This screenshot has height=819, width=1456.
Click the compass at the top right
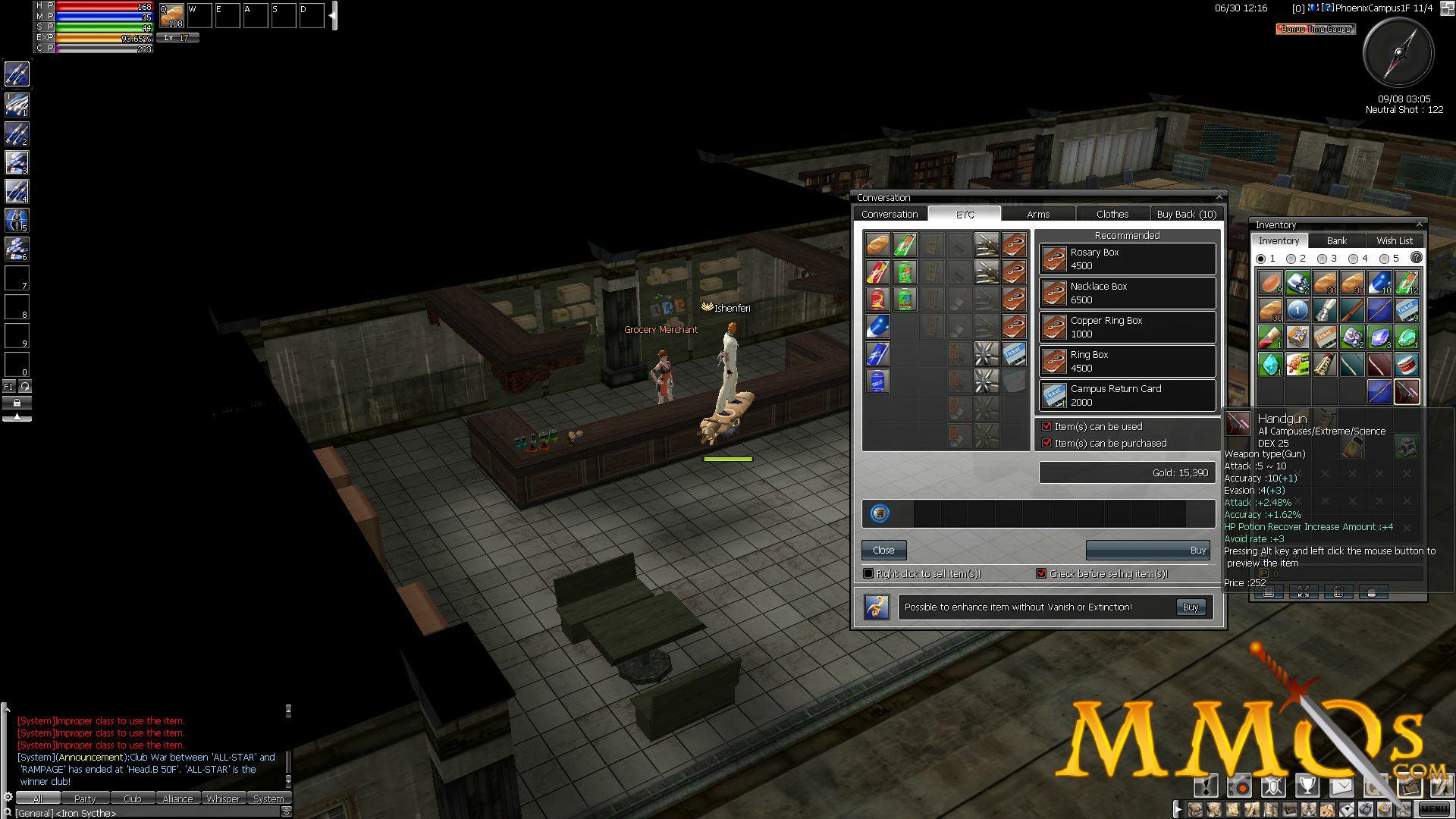coord(1398,53)
